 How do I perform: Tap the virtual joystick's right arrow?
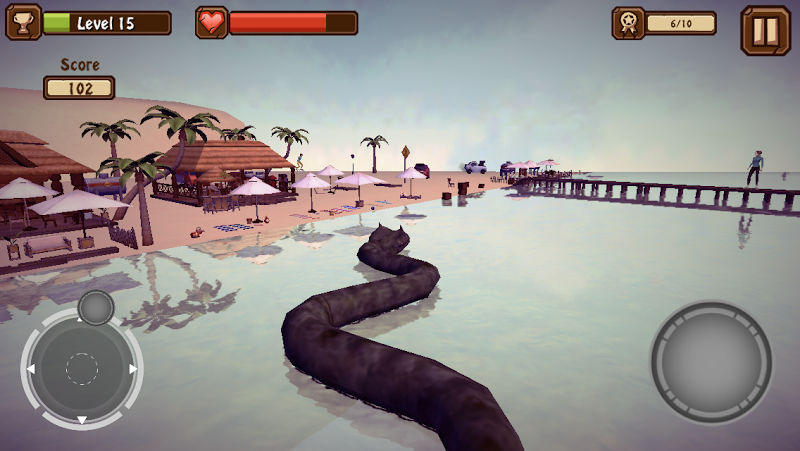click(133, 369)
